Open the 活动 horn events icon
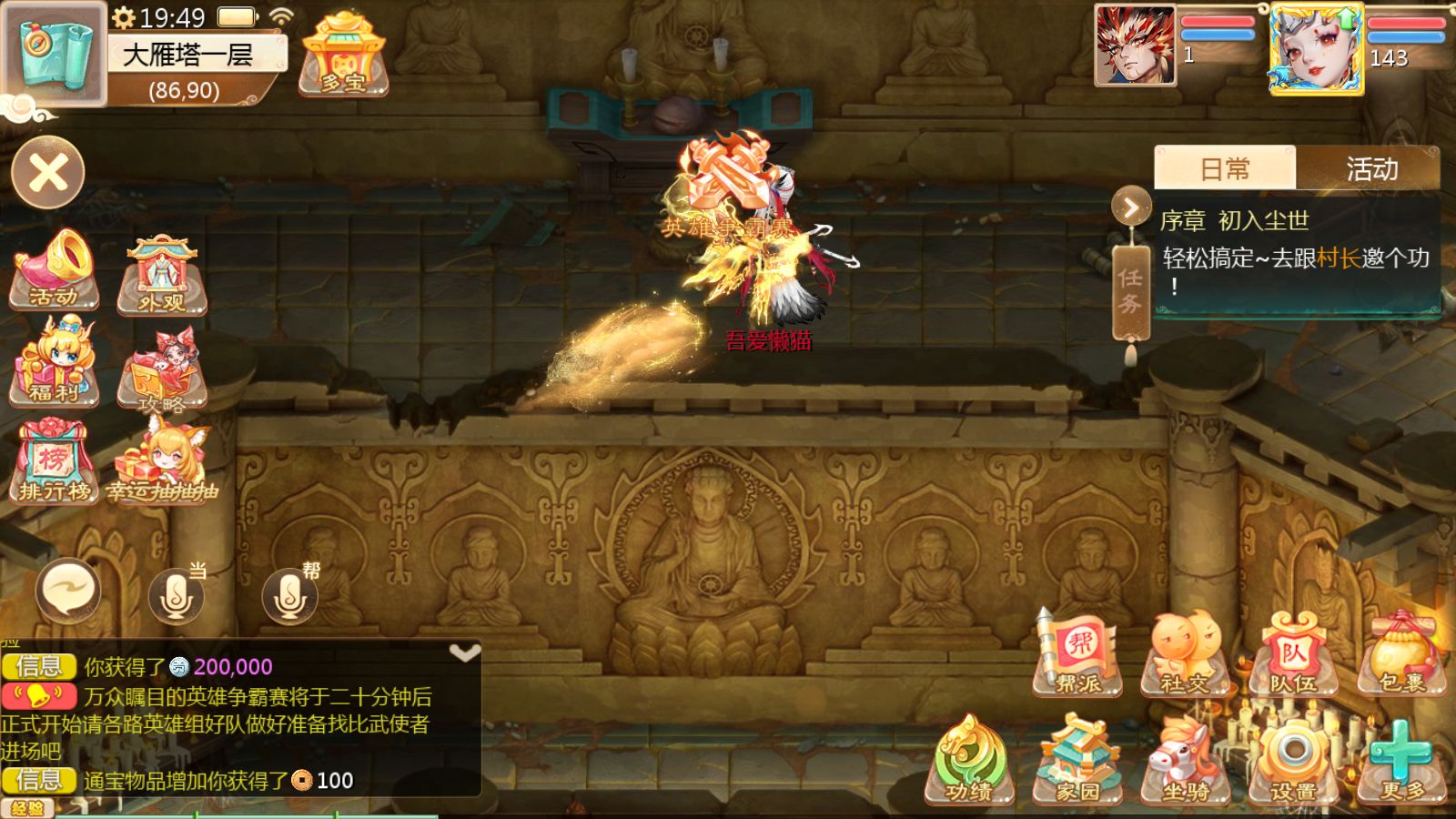 (55, 270)
